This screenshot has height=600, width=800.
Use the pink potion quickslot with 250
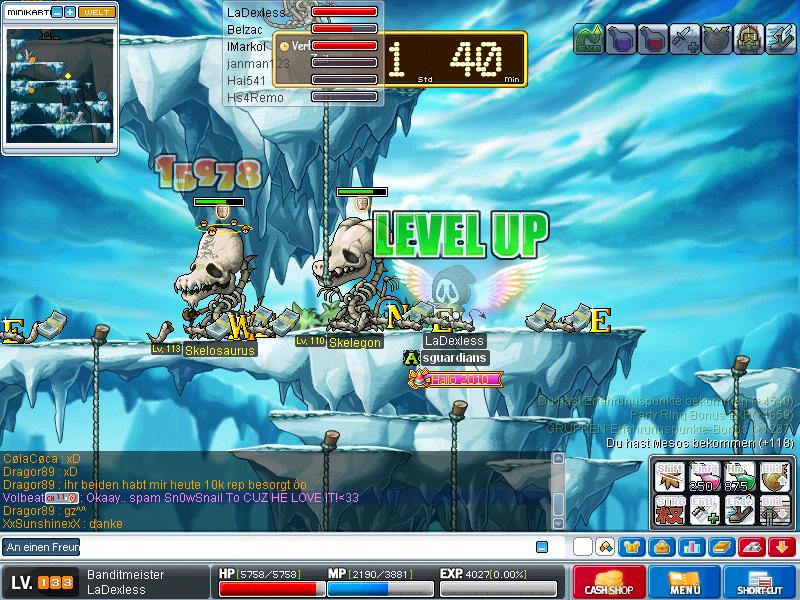point(706,477)
